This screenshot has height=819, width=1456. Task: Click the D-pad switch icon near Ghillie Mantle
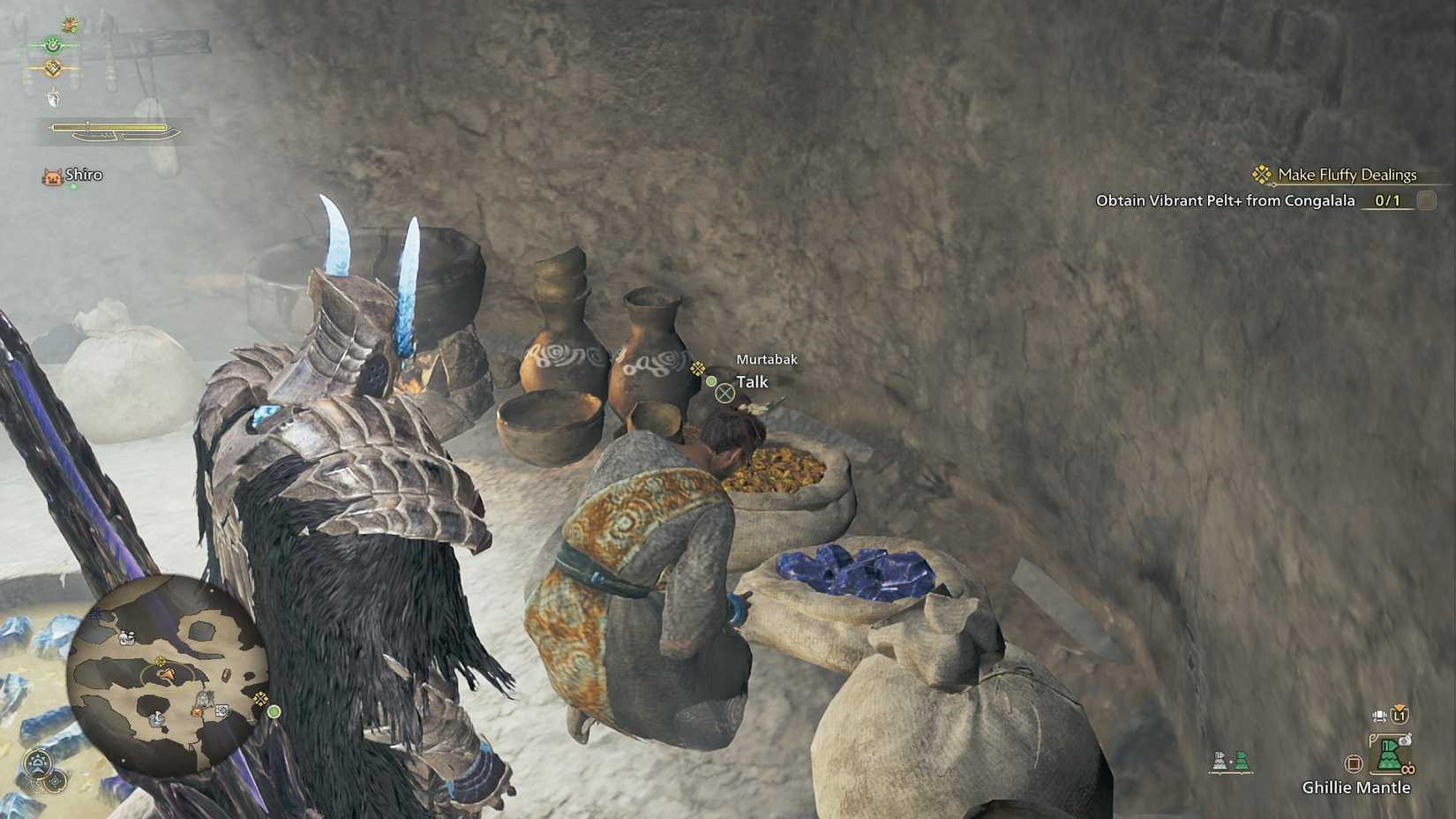pyautogui.click(x=1379, y=717)
